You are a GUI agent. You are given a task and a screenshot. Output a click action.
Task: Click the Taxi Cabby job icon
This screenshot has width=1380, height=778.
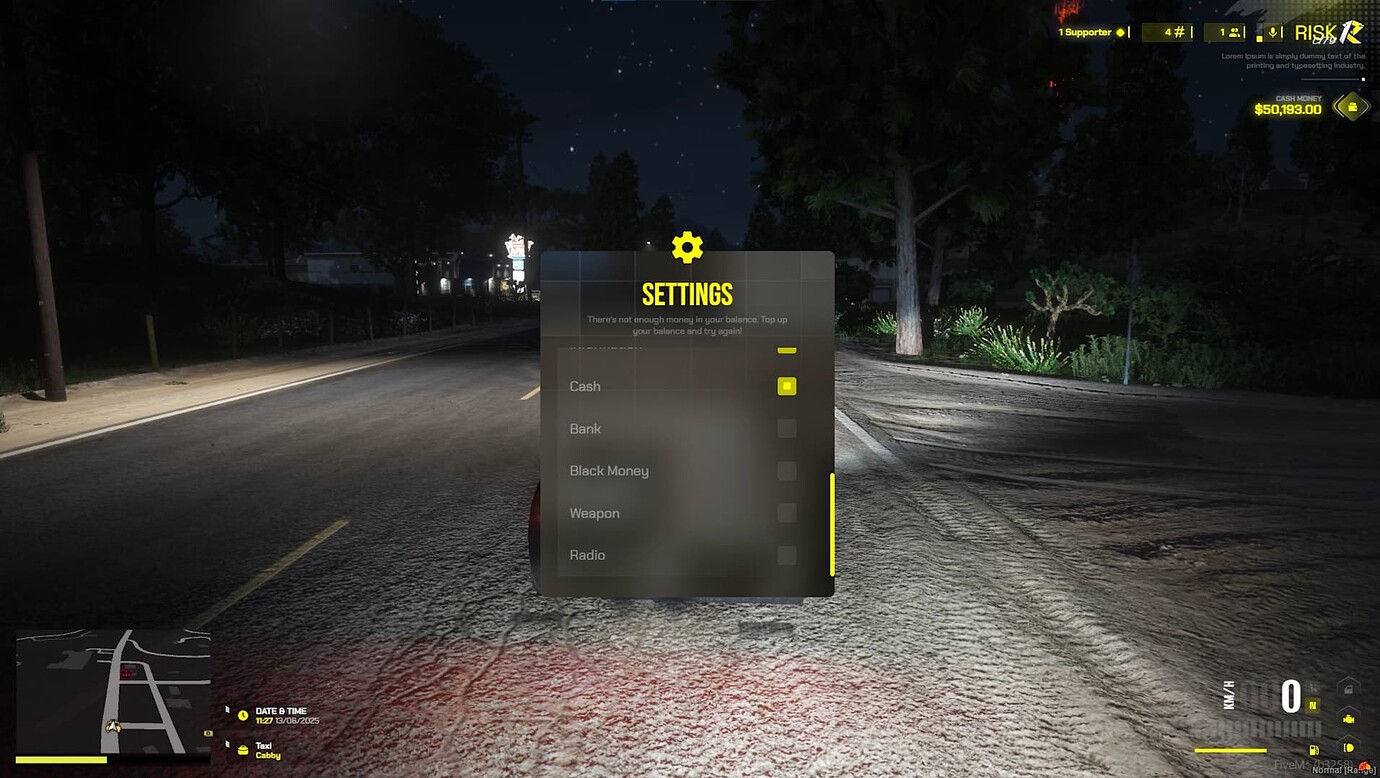[x=241, y=748]
